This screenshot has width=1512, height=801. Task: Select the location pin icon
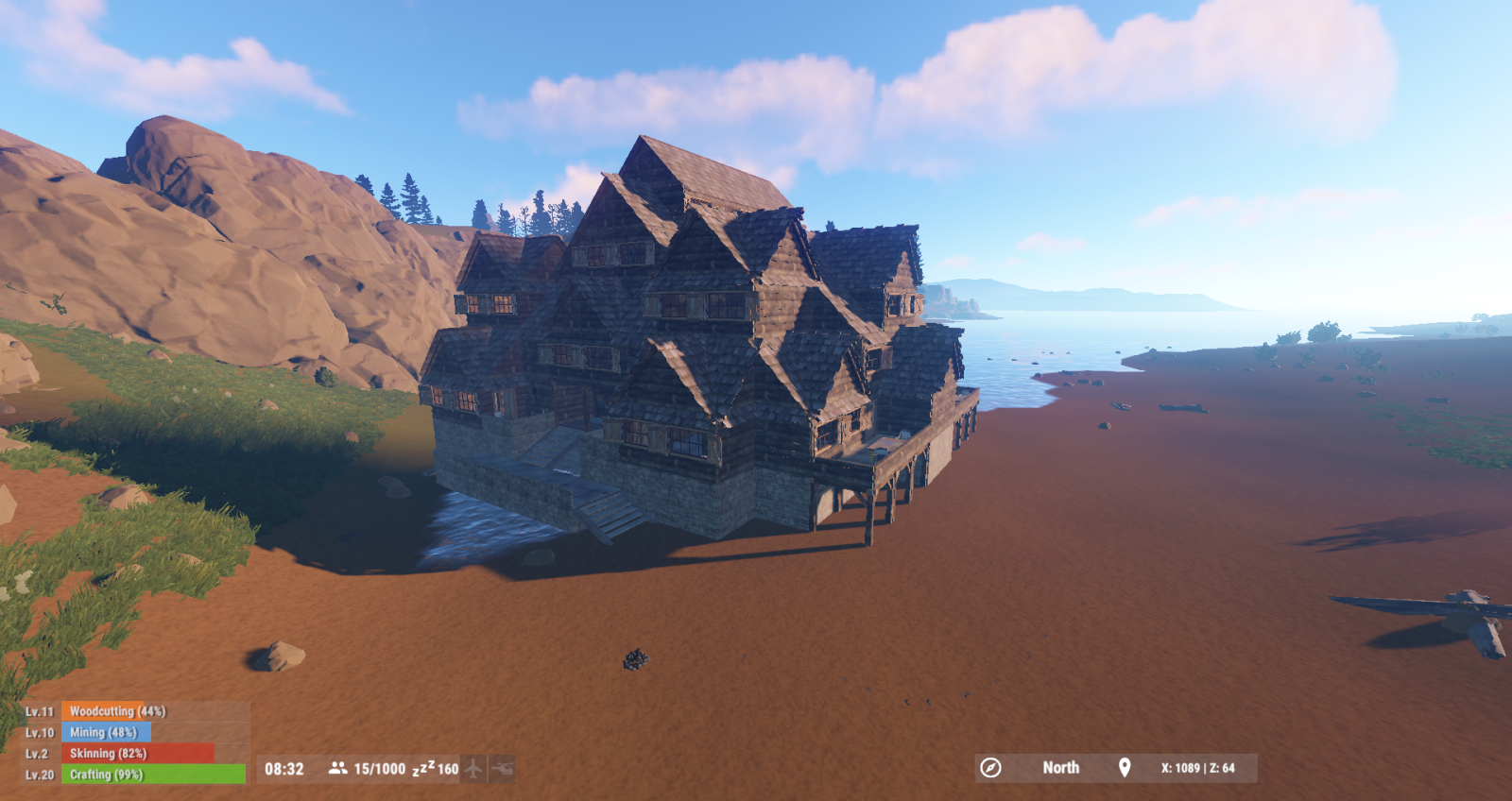(1125, 768)
